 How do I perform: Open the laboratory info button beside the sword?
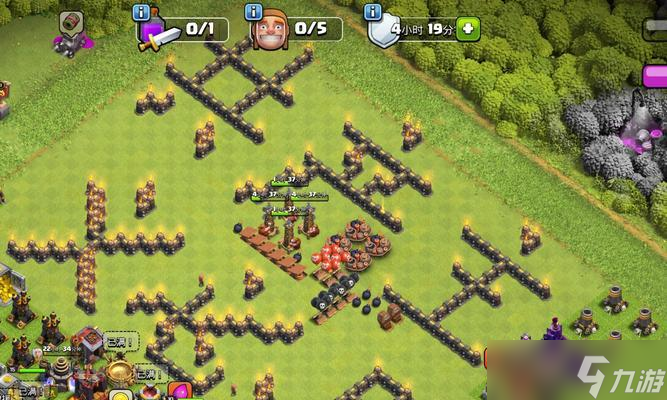[x=143, y=12]
